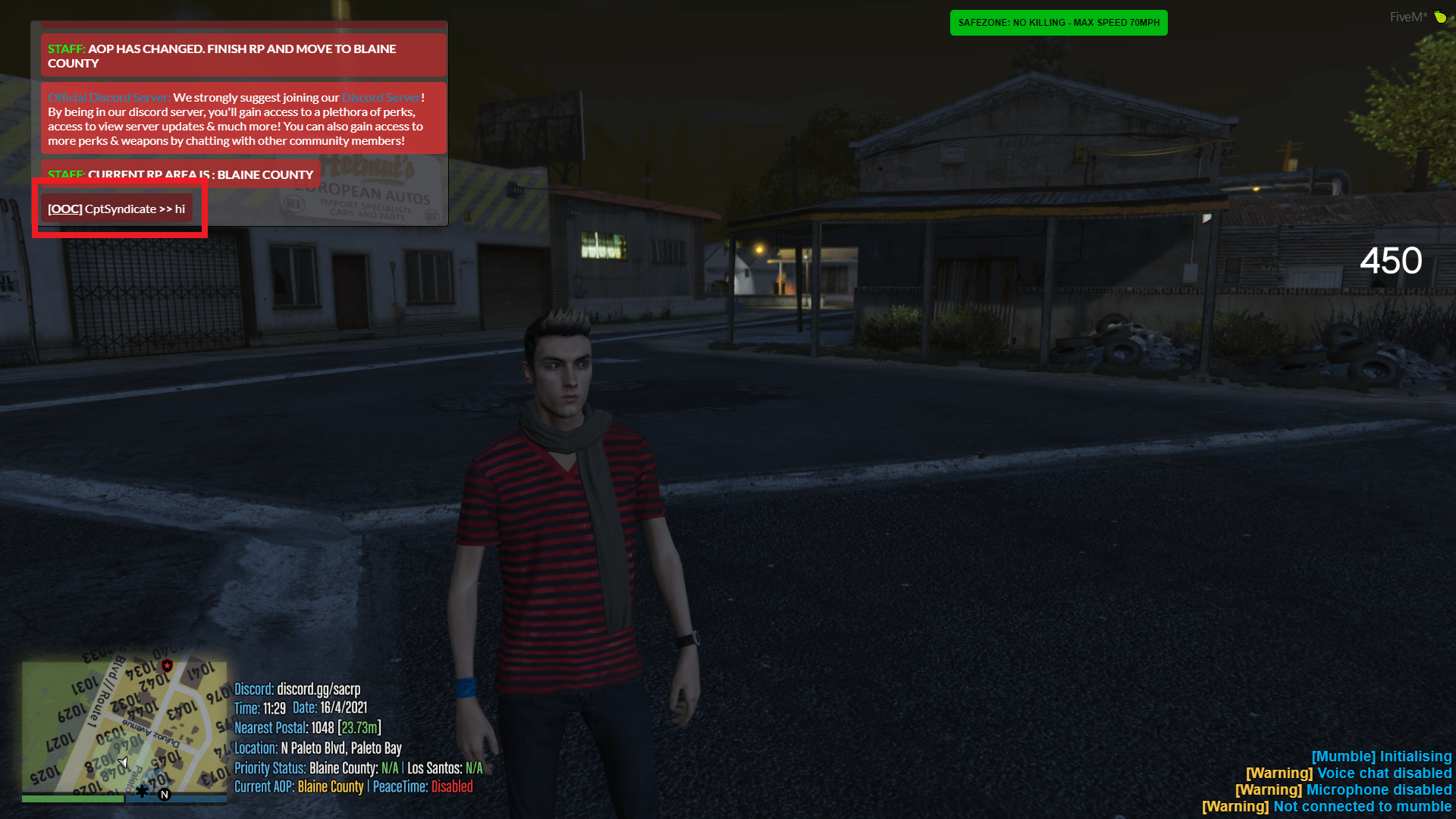Toggle PeaceTime from Disabled
Image resolution: width=1456 pixels, height=819 pixels.
(453, 787)
